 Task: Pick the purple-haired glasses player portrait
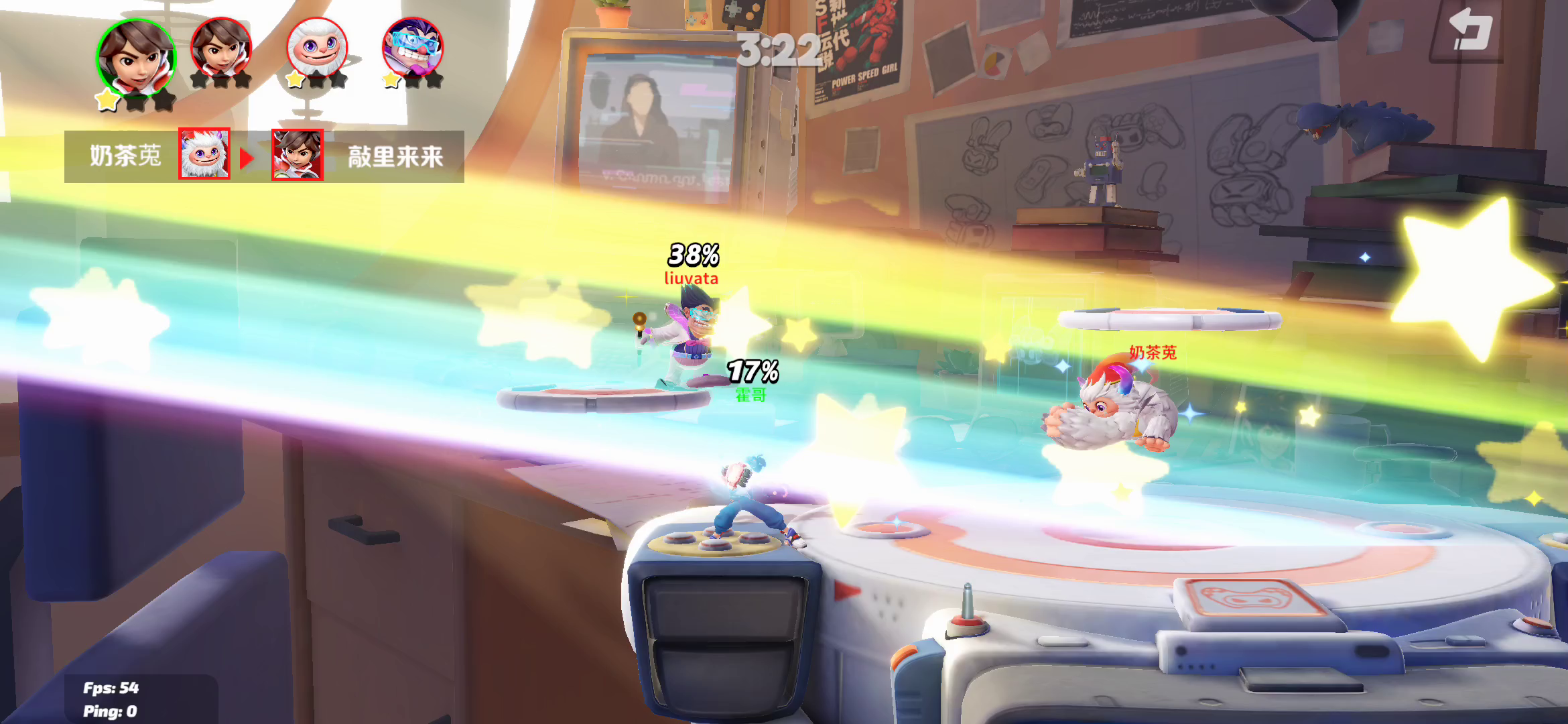pyautogui.click(x=413, y=48)
